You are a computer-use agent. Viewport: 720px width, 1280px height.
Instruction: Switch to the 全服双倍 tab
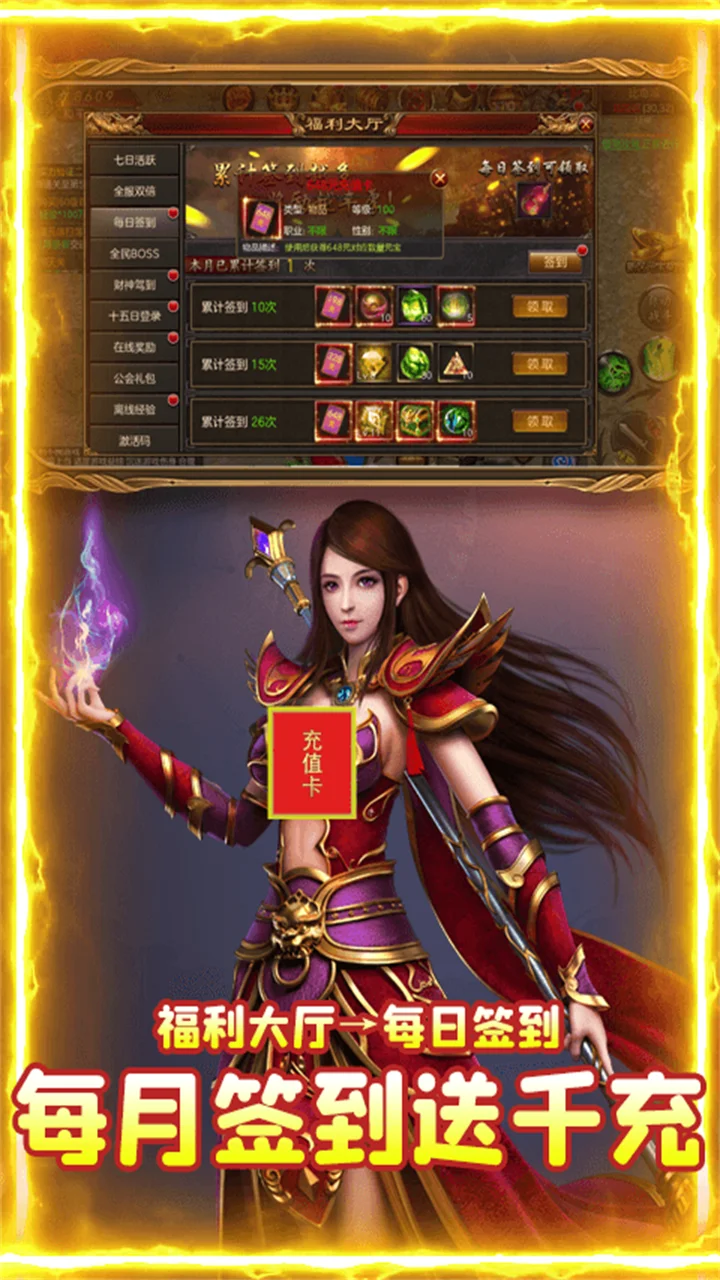click(x=134, y=190)
